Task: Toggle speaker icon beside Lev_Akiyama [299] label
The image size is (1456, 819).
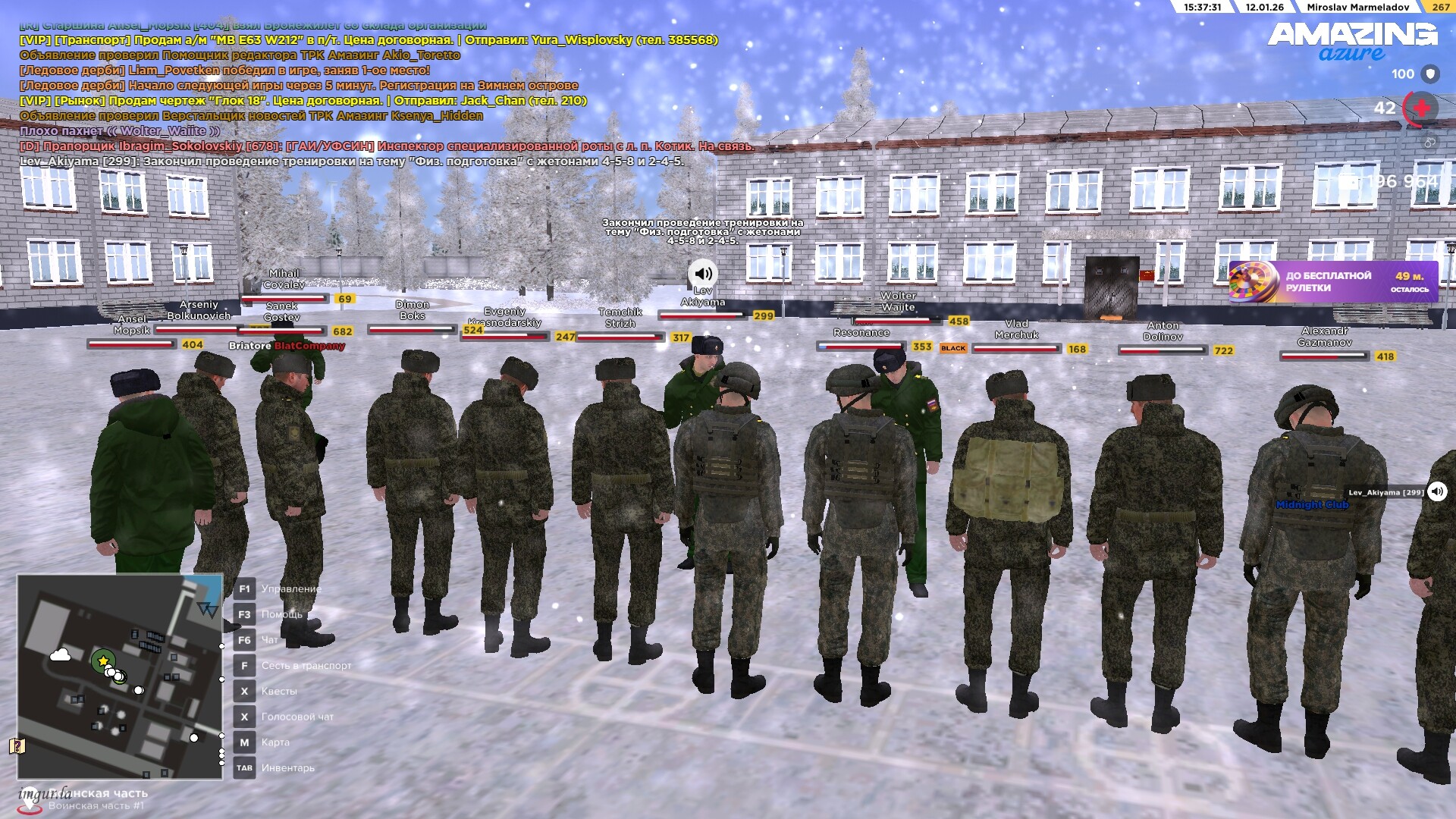Action: coord(1436,491)
